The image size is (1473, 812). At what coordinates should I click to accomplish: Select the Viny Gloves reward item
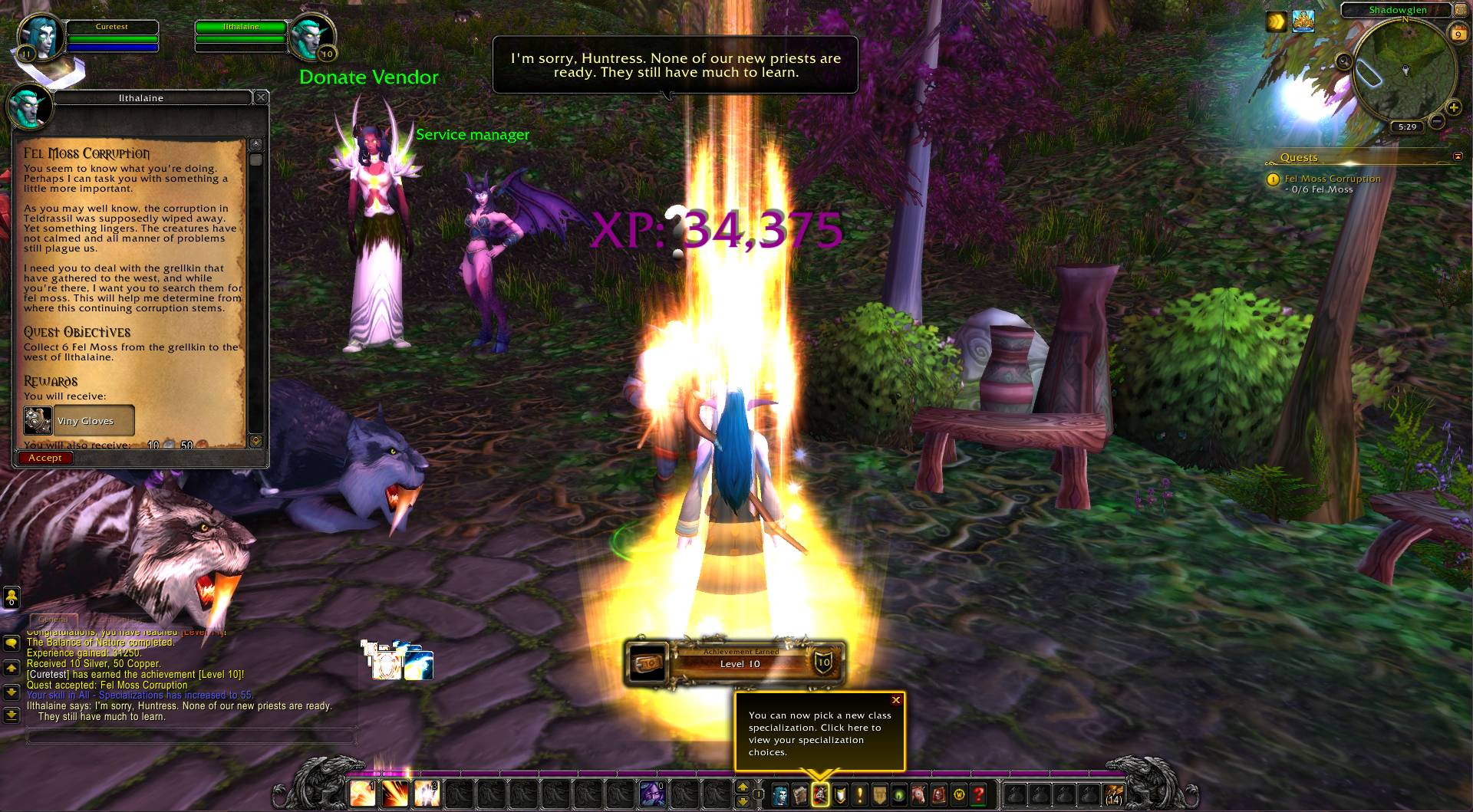click(79, 421)
